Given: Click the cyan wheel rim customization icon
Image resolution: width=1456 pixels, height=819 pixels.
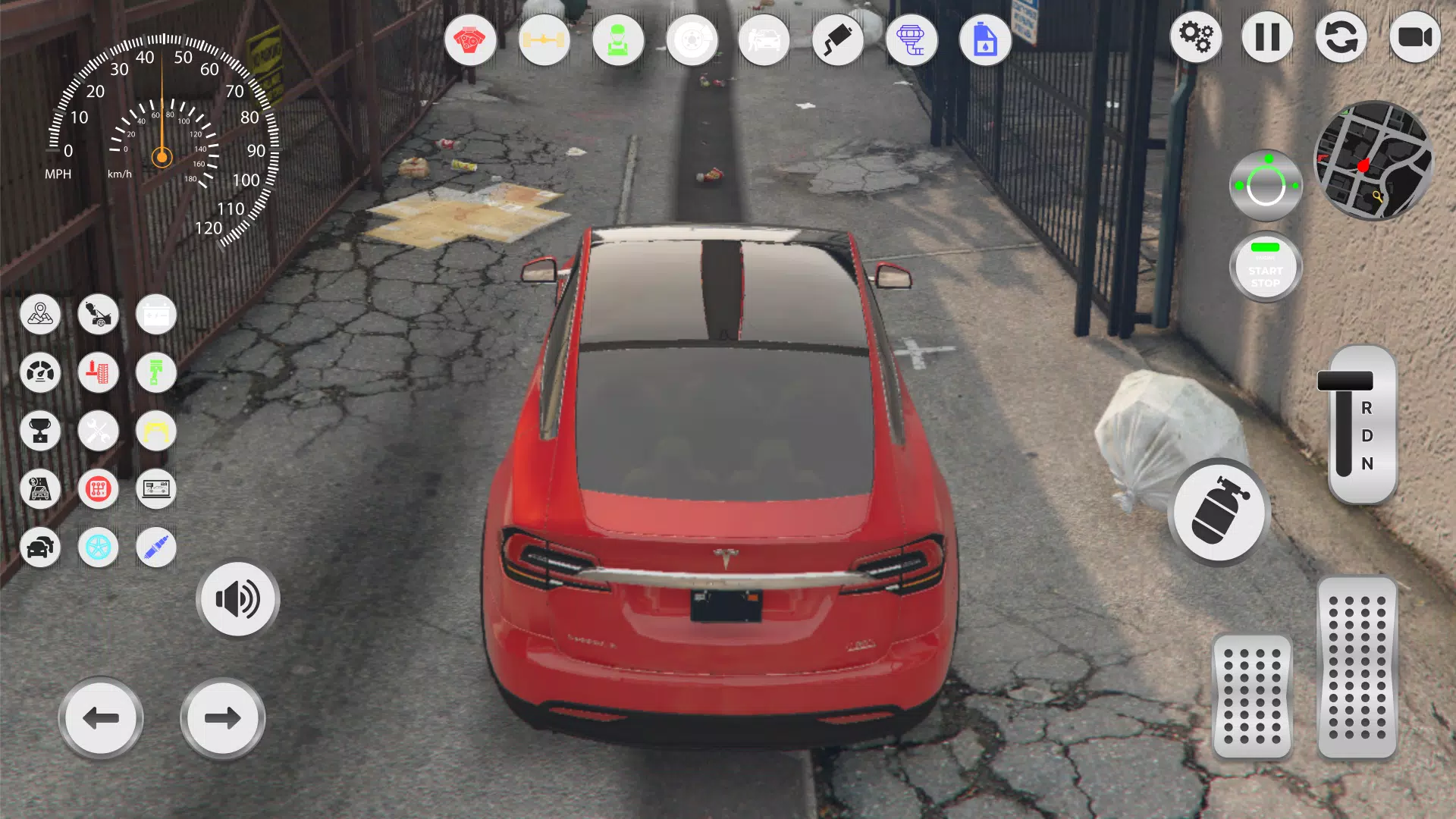Looking at the screenshot, I should 99,547.
